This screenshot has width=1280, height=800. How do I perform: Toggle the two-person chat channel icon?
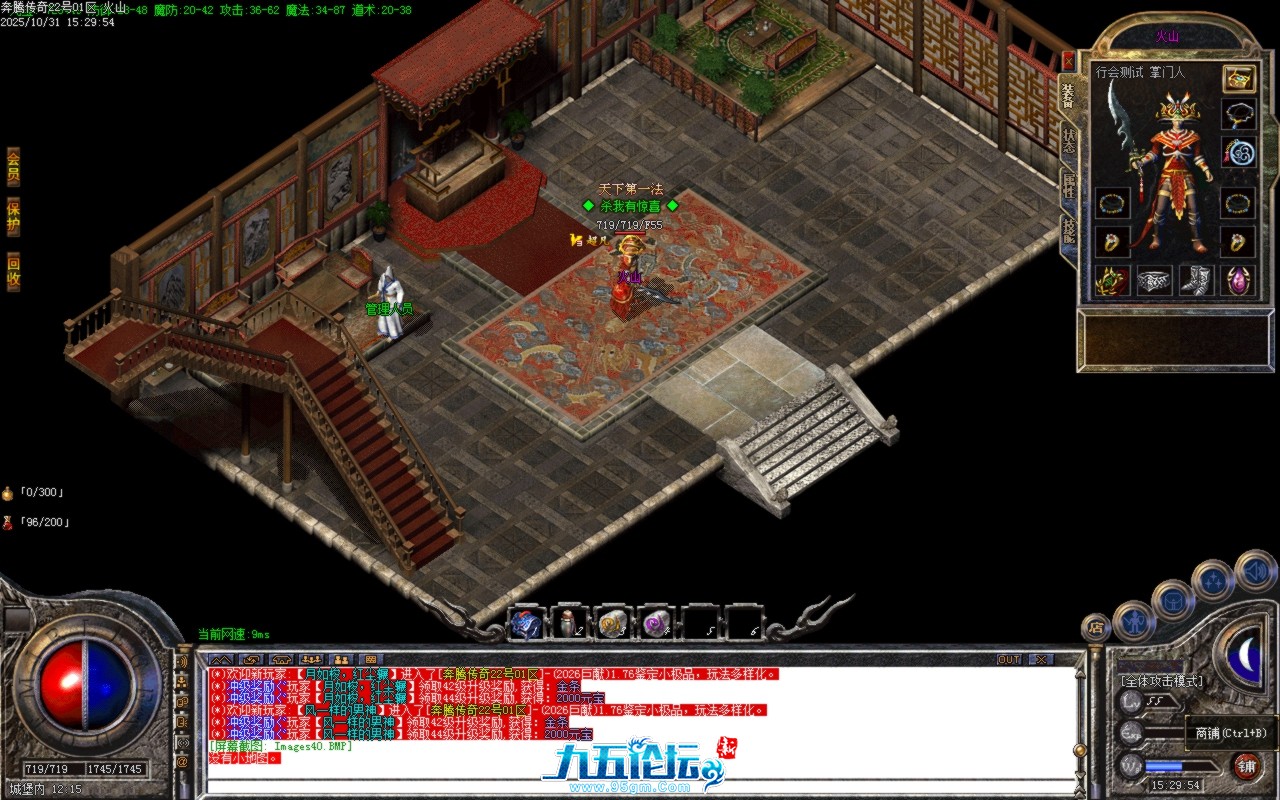343,660
